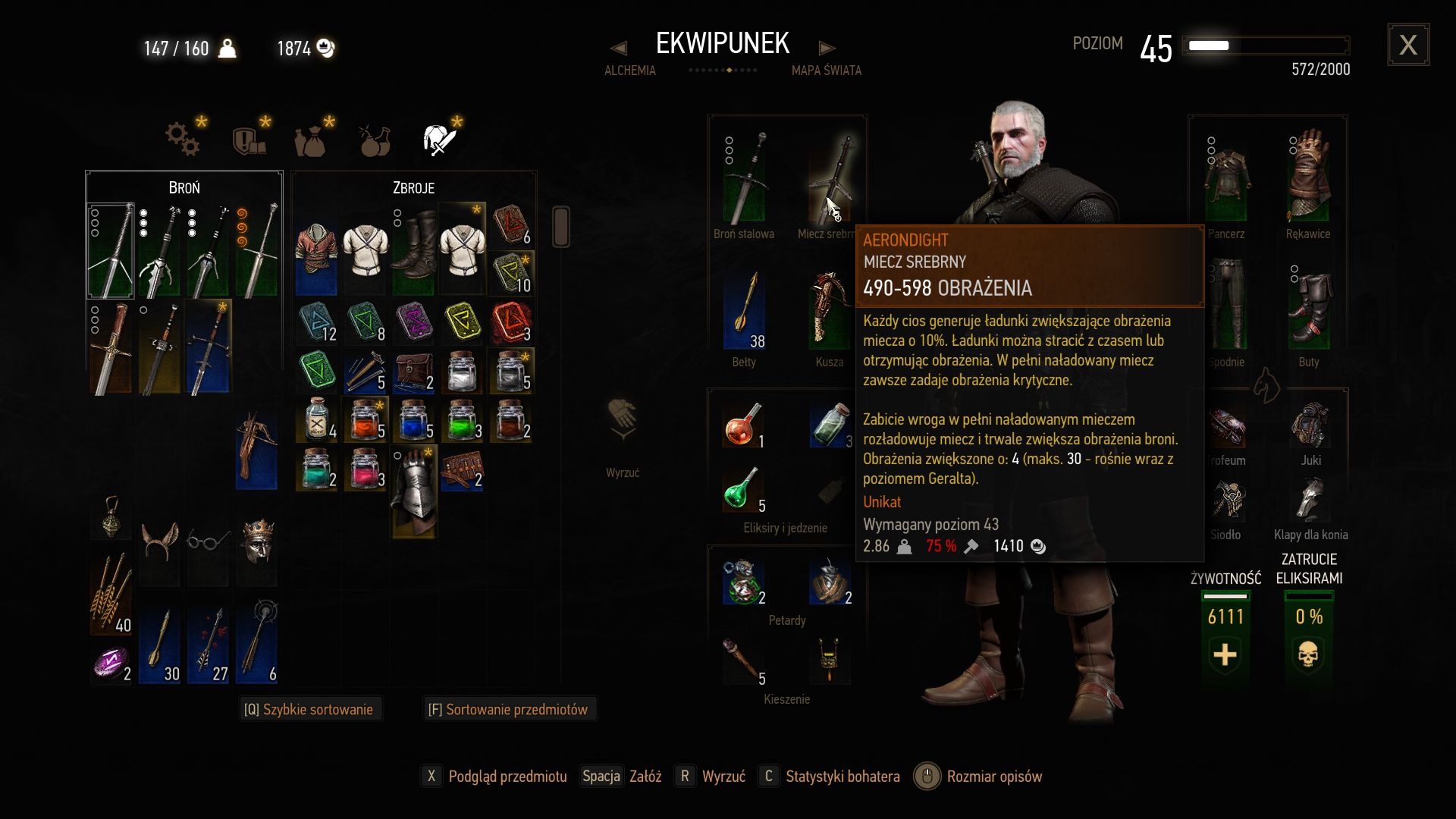Select the plate gauntlet in Zbroje grid
The image size is (1456, 819).
click(413, 491)
